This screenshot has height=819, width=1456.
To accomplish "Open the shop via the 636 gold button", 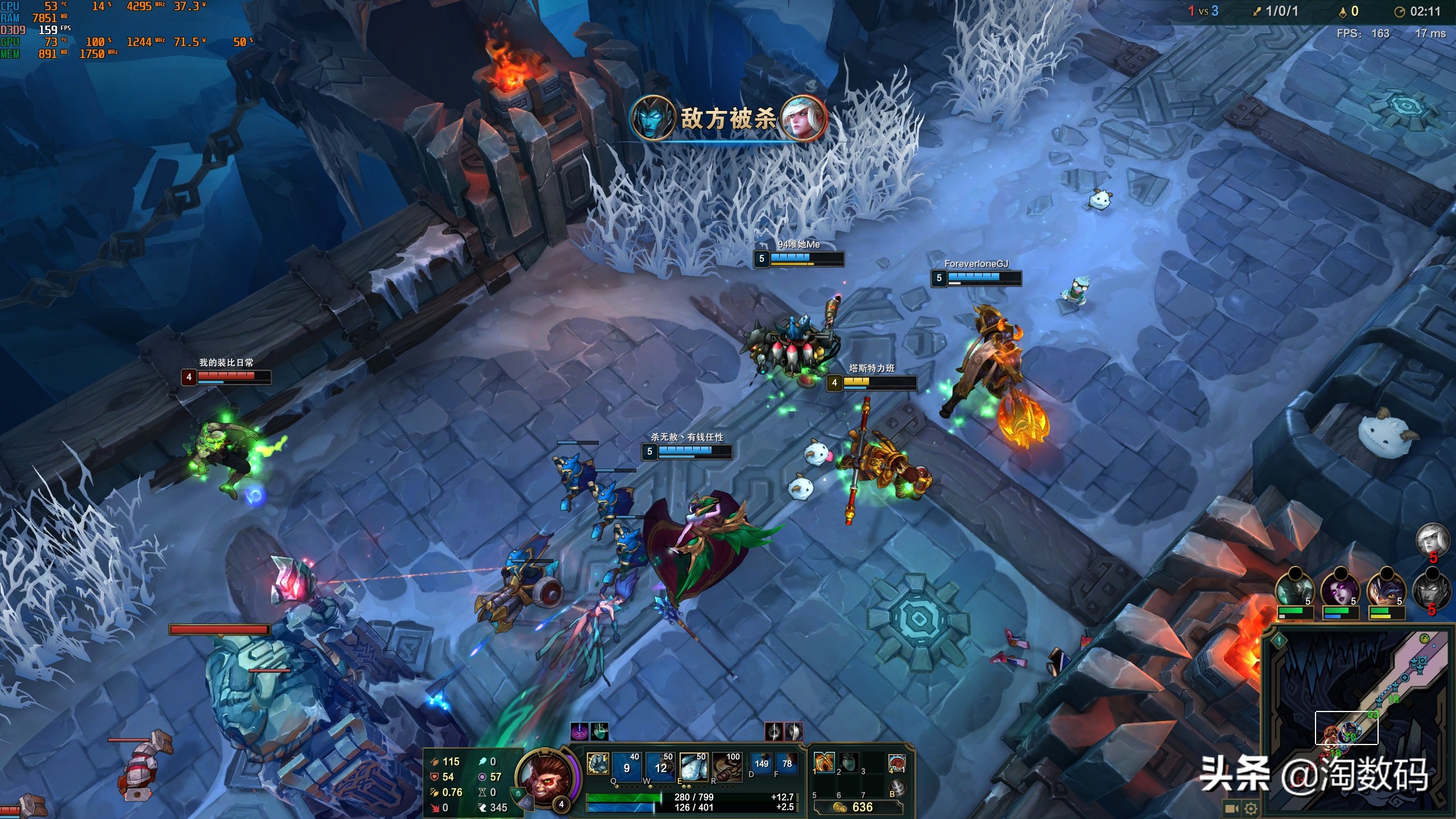I will (x=858, y=807).
